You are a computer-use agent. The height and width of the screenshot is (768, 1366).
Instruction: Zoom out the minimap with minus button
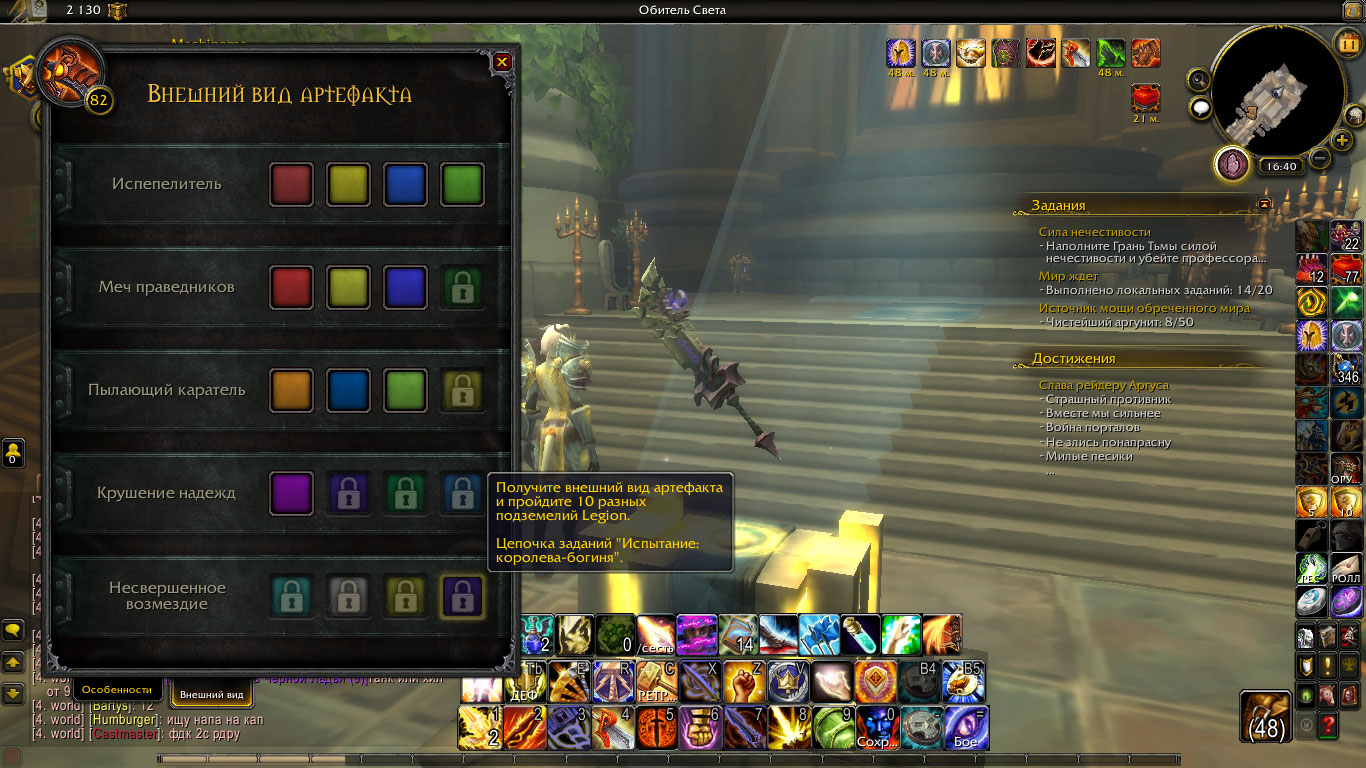(x=1320, y=158)
